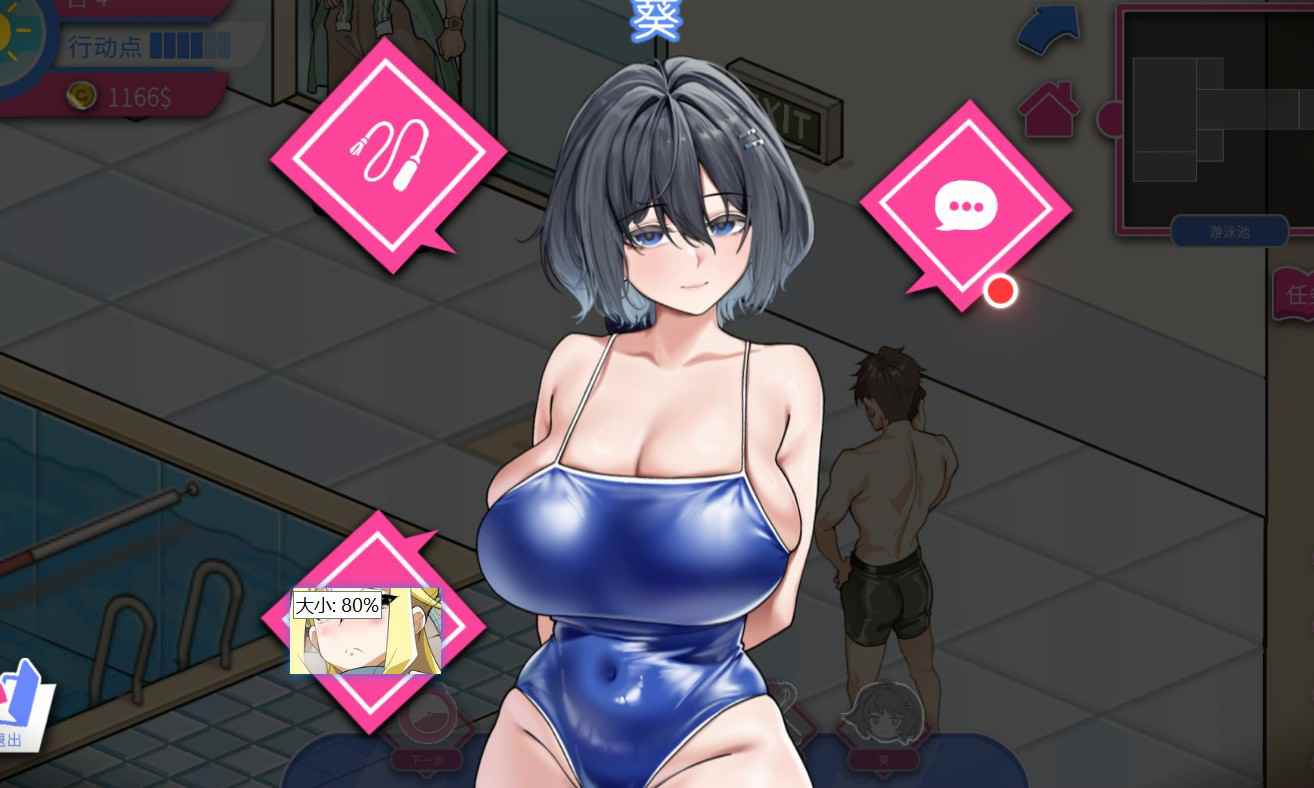Go home with the house icon
This screenshot has height=788, width=1314.
point(1049,109)
